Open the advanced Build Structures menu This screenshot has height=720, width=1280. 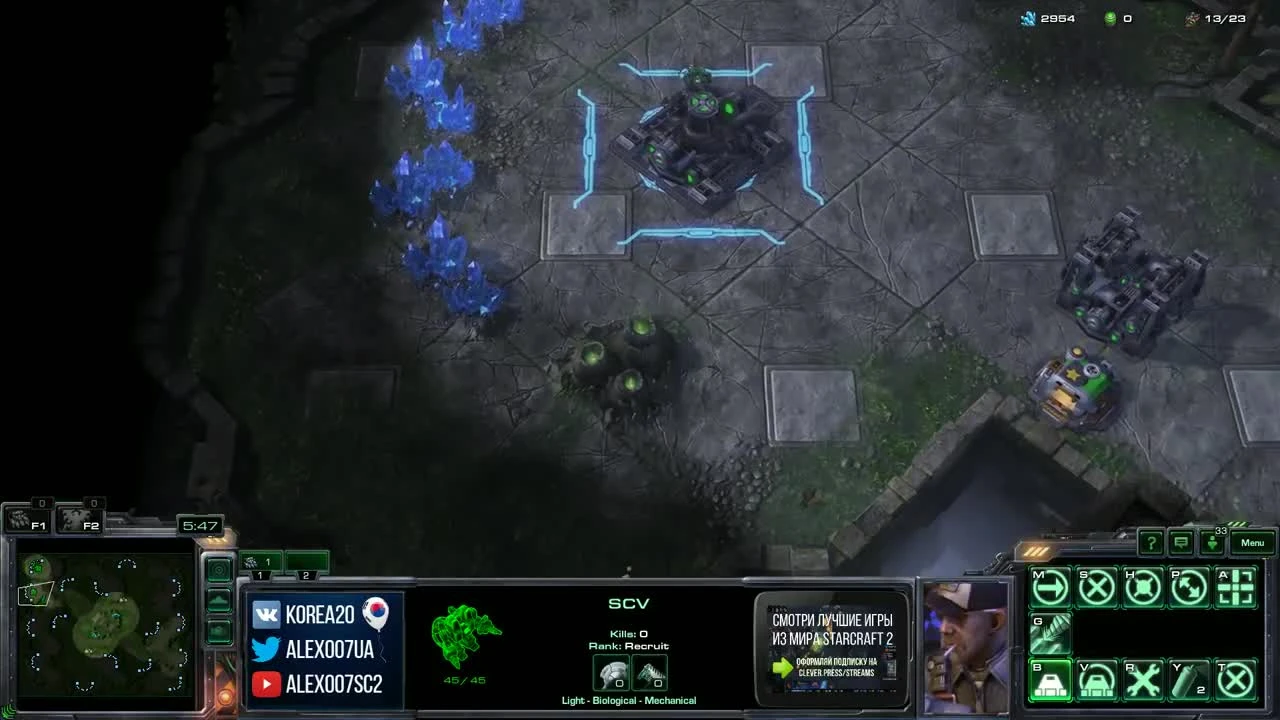coord(1097,680)
